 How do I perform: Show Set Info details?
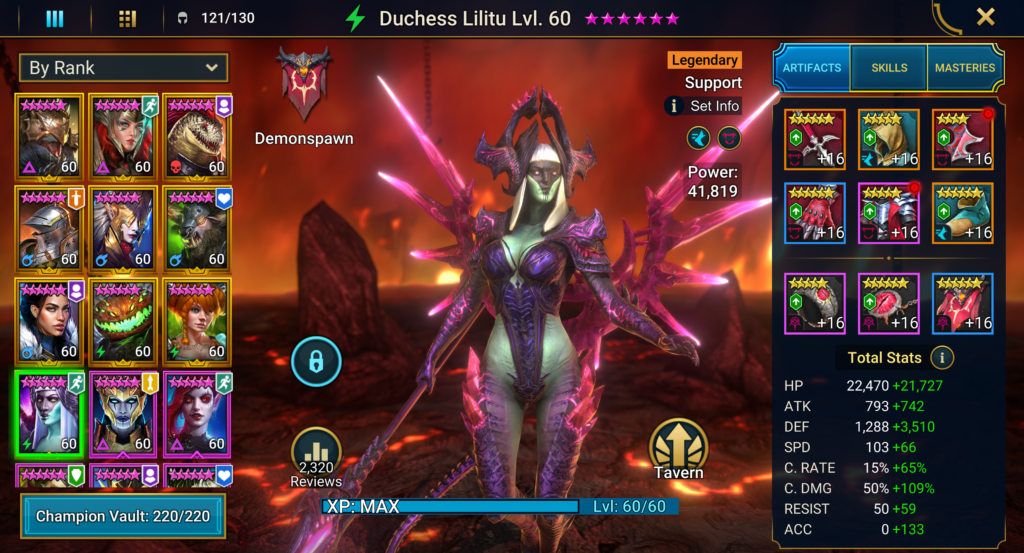704,106
